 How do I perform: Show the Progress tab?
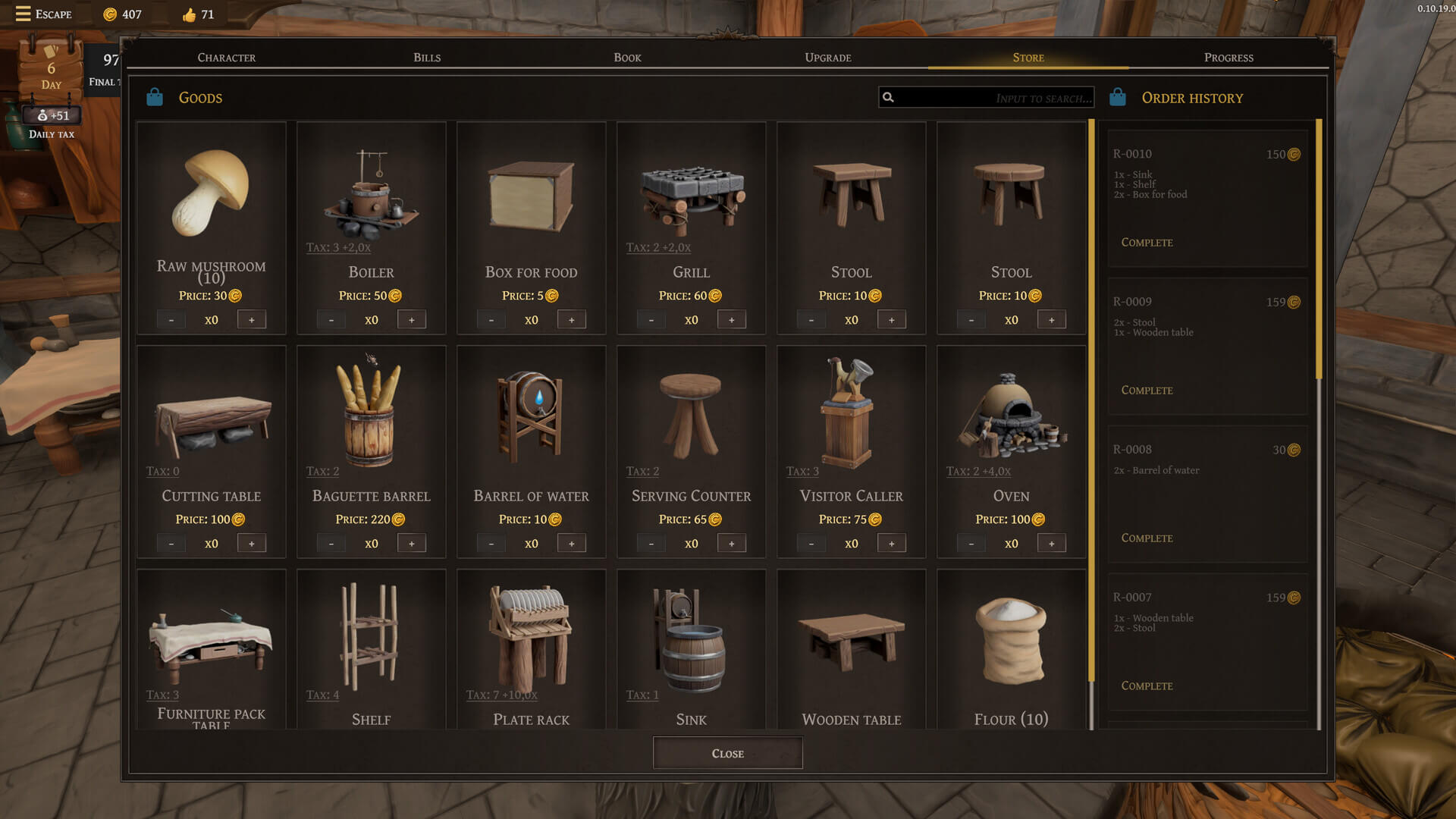1228,58
